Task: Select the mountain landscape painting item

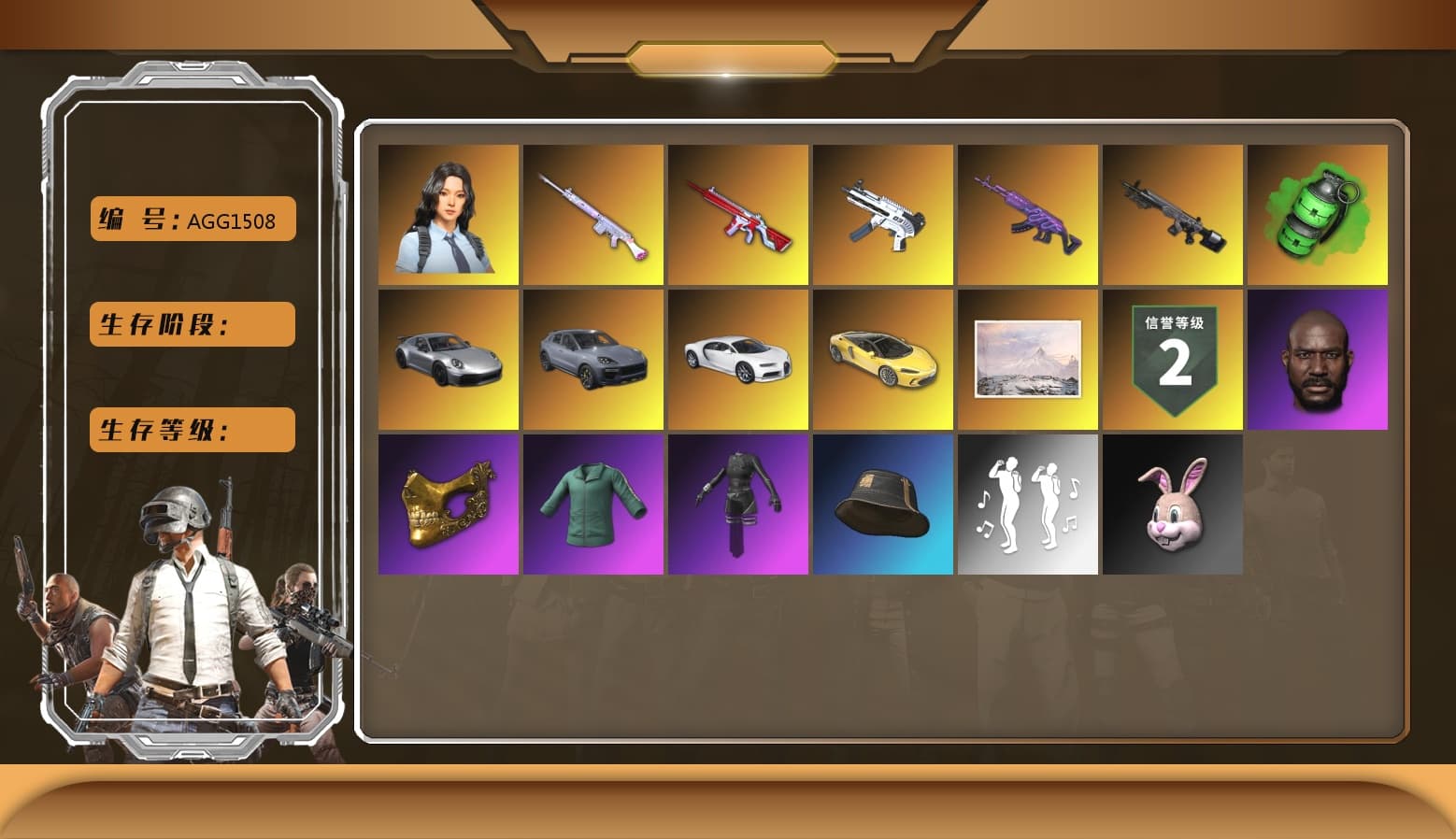Action: 1028,360
